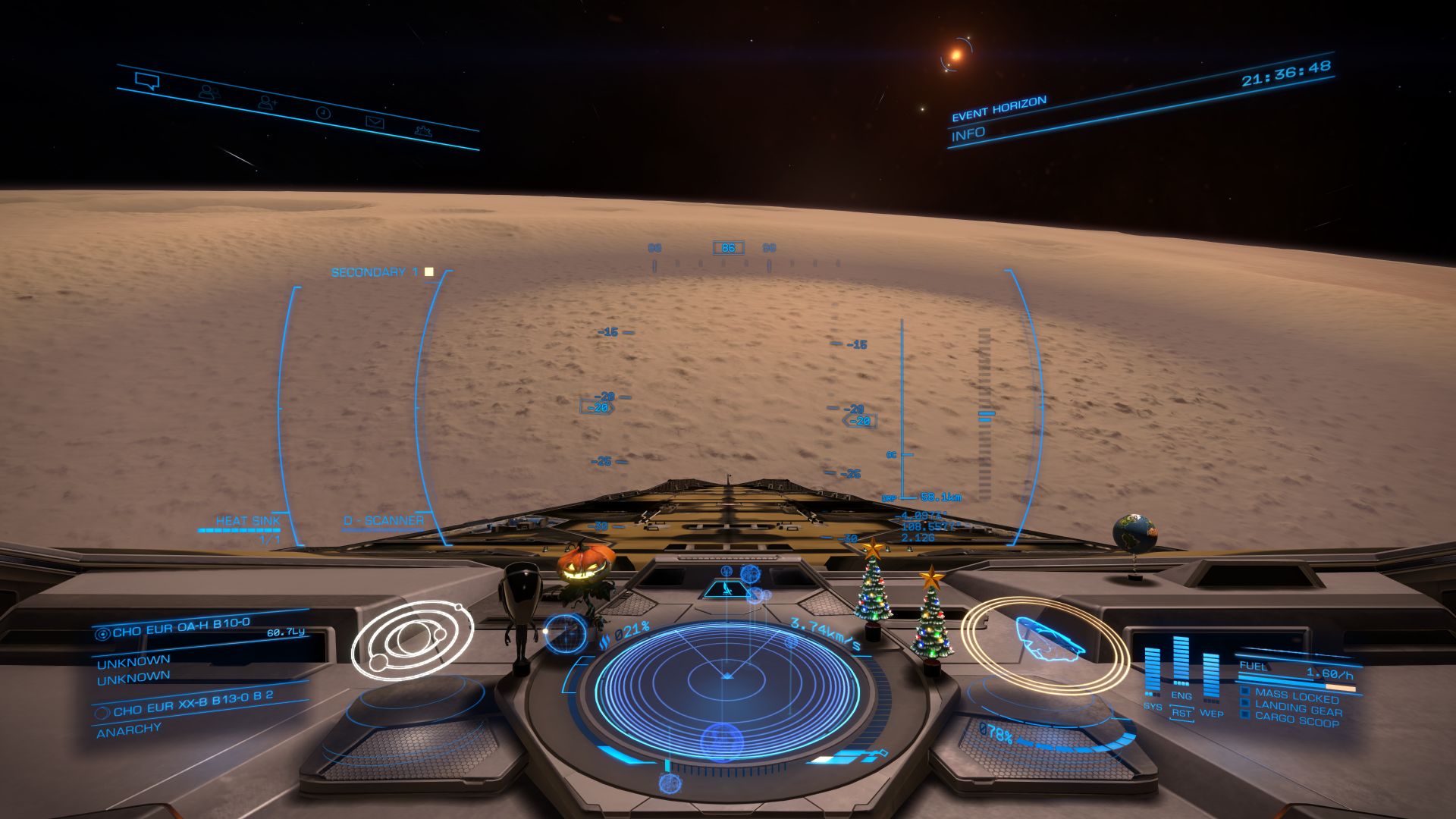Activate the Heat Sink module label
Image resolution: width=1456 pixels, height=819 pixels.
coord(247,521)
